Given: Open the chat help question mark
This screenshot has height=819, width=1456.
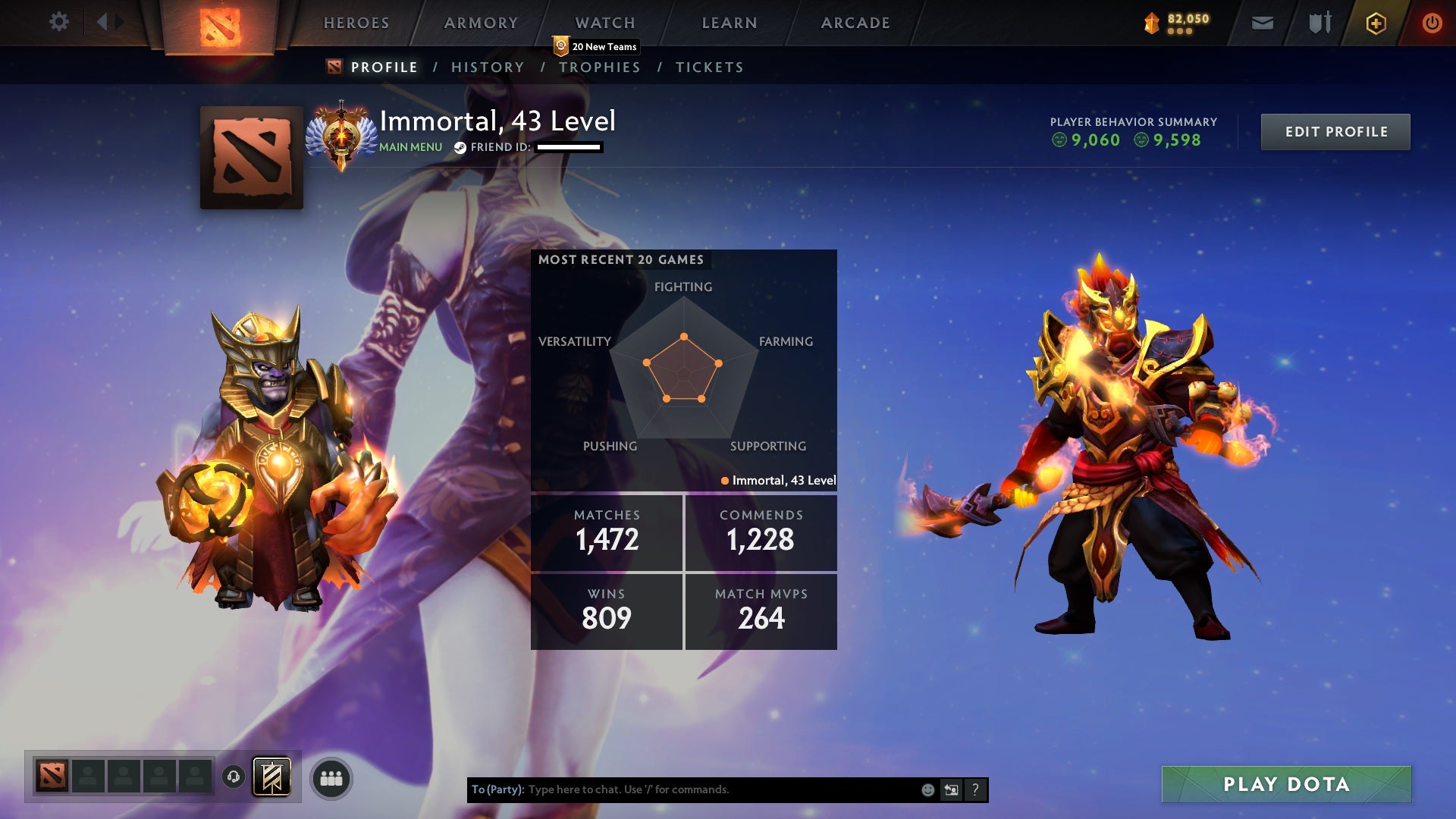Looking at the screenshot, I should [975, 790].
